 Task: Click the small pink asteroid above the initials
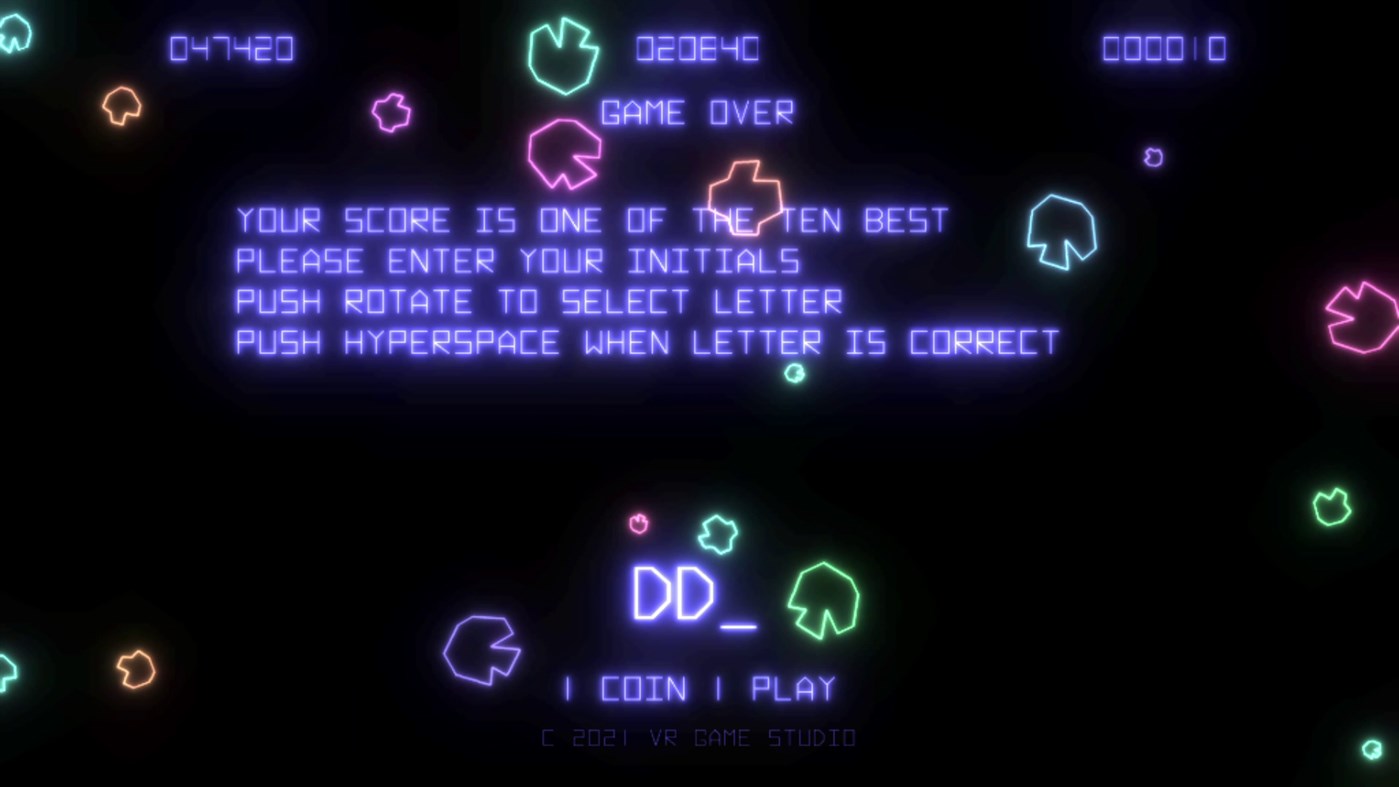pos(638,523)
